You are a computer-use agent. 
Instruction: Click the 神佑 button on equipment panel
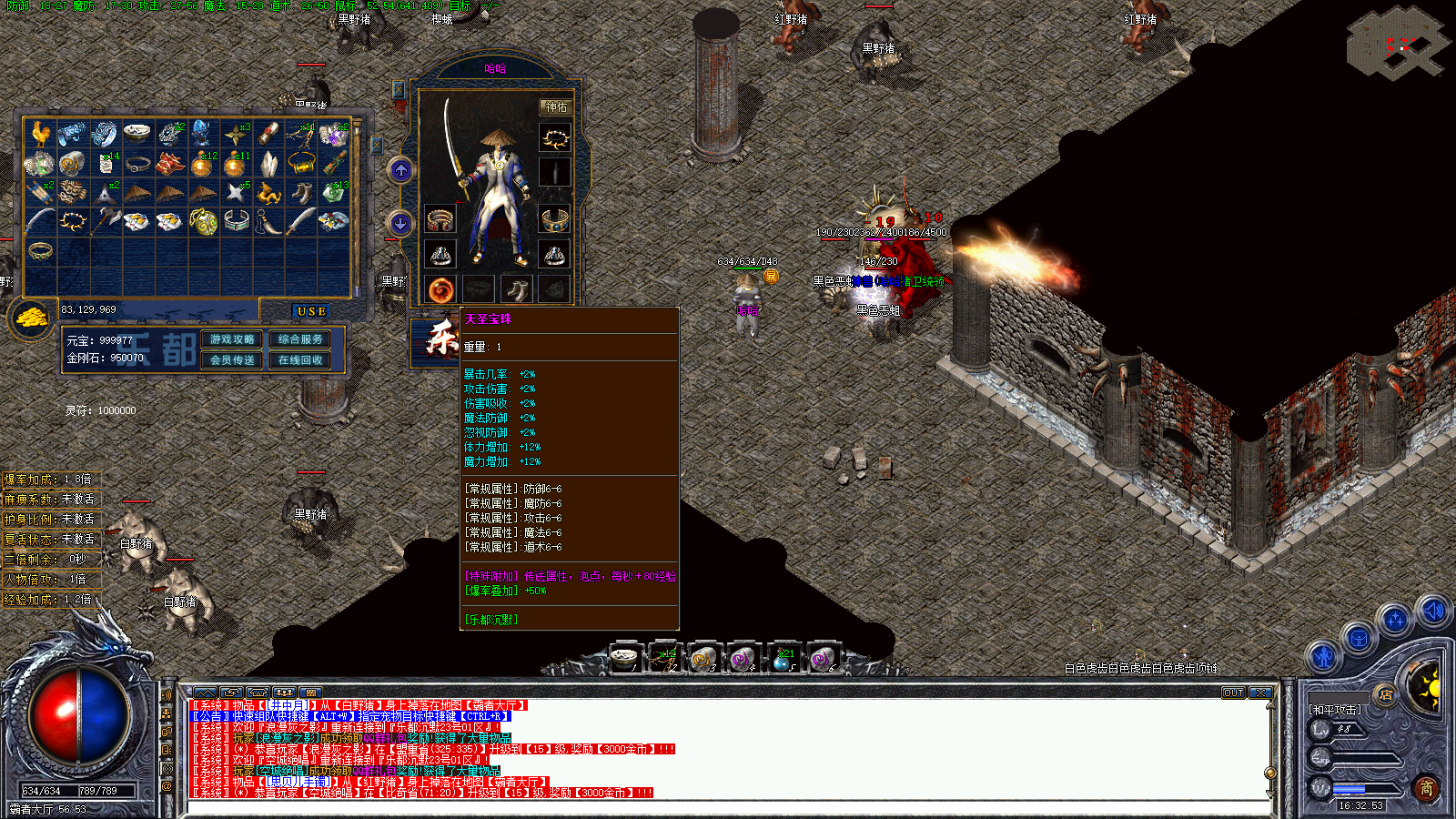(555, 107)
